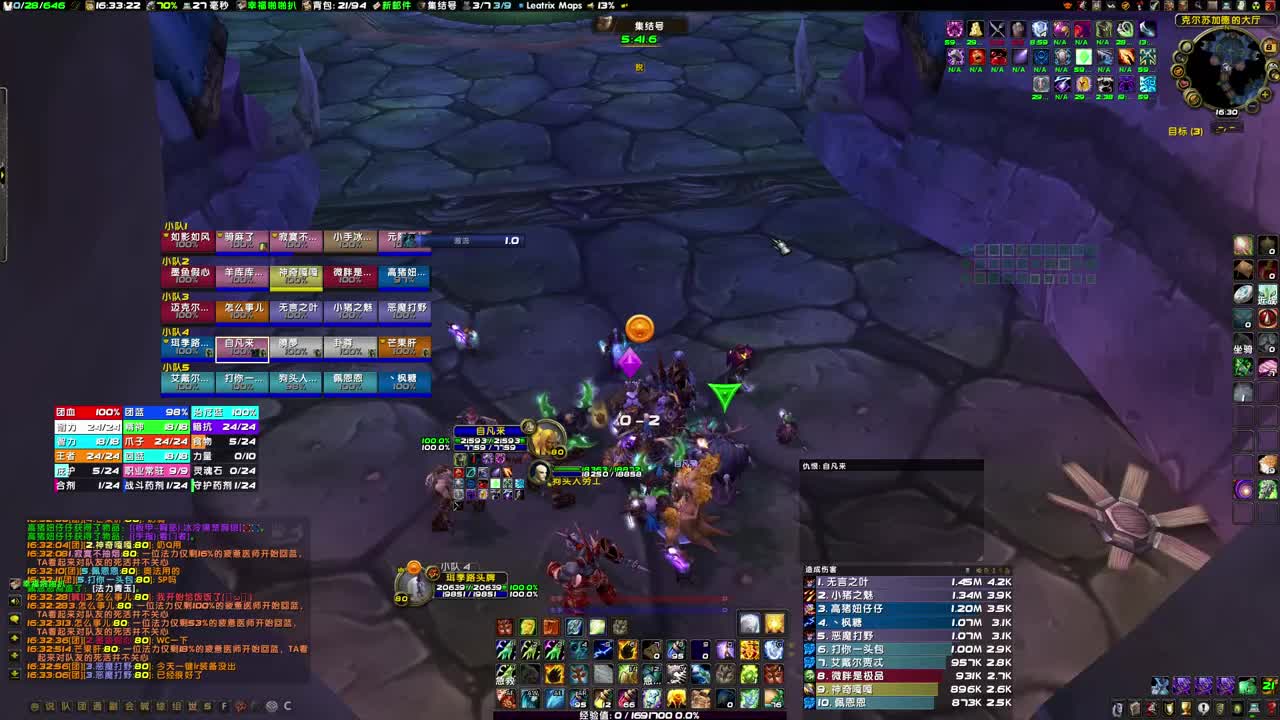Switch to the 团队 chat tab
This screenshot has height=720, width=1280.
pyautogui.click(x=80, y=706)
